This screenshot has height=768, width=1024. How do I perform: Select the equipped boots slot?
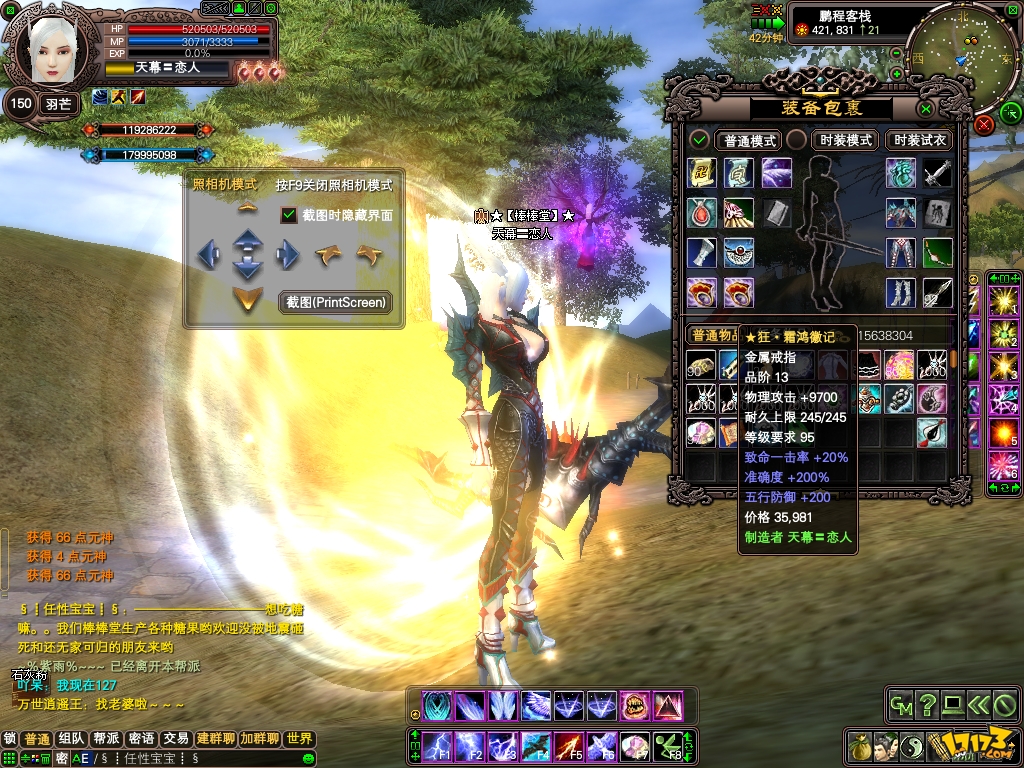(x=900, y=292)
